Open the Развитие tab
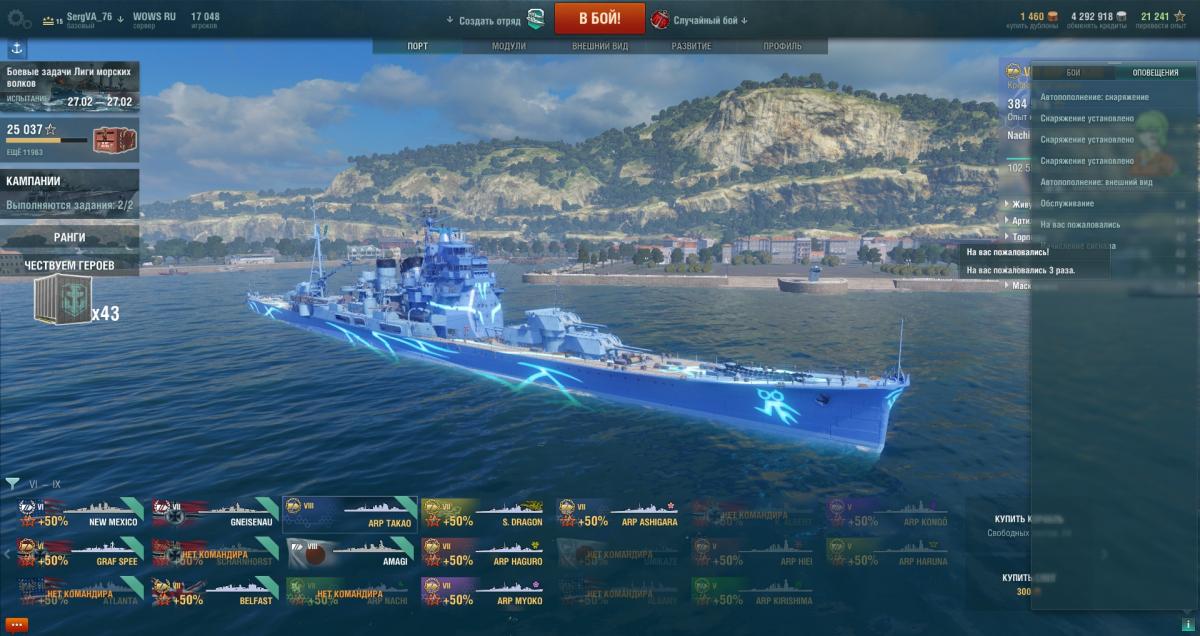Image resolution: width=1200 pixels, height=636 pixels. pos(691,47)
